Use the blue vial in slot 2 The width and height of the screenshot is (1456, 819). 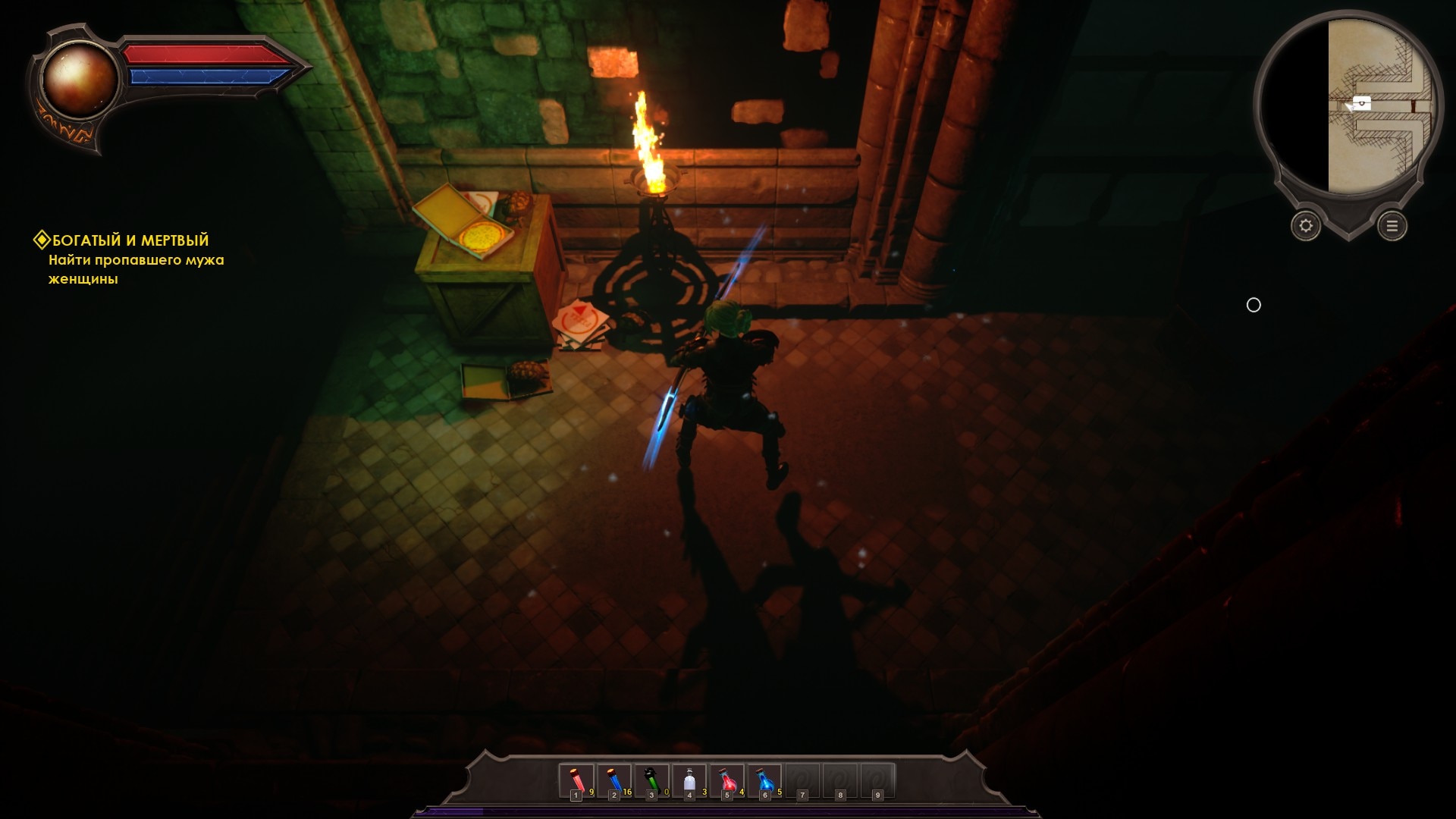(x=614, y=781)
